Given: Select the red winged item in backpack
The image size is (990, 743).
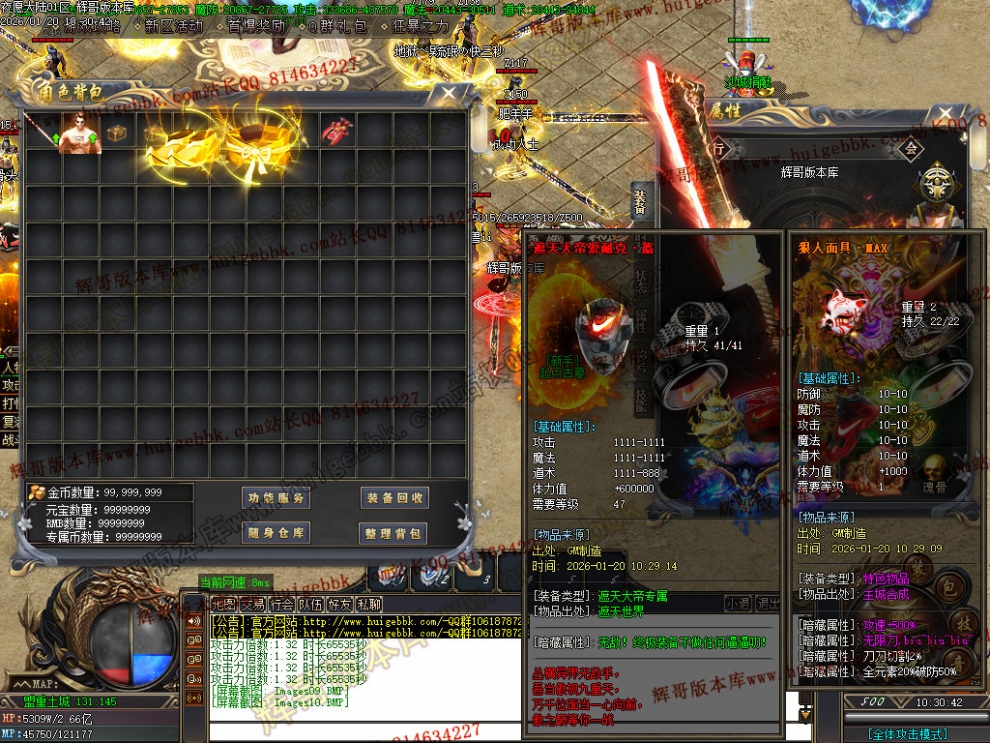Looking at the screenshot, I should click(337, 131).
